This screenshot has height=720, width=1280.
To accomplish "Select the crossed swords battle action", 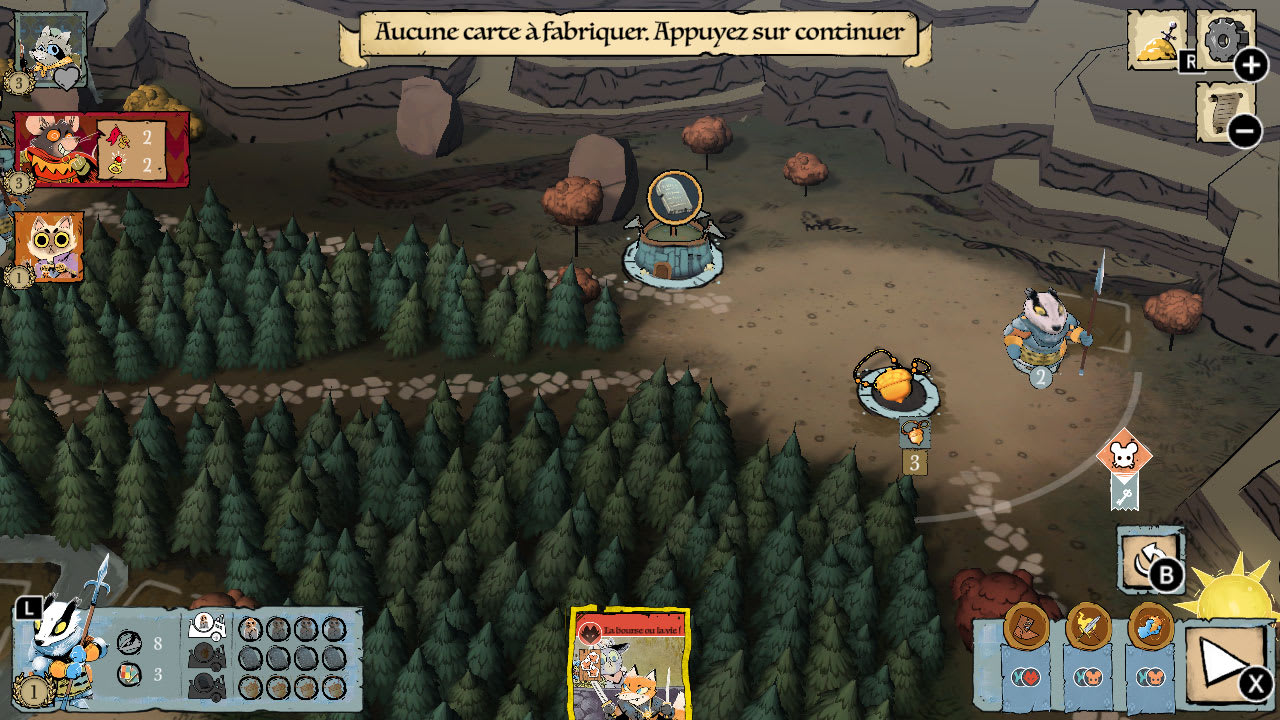I will (1087, 624).
